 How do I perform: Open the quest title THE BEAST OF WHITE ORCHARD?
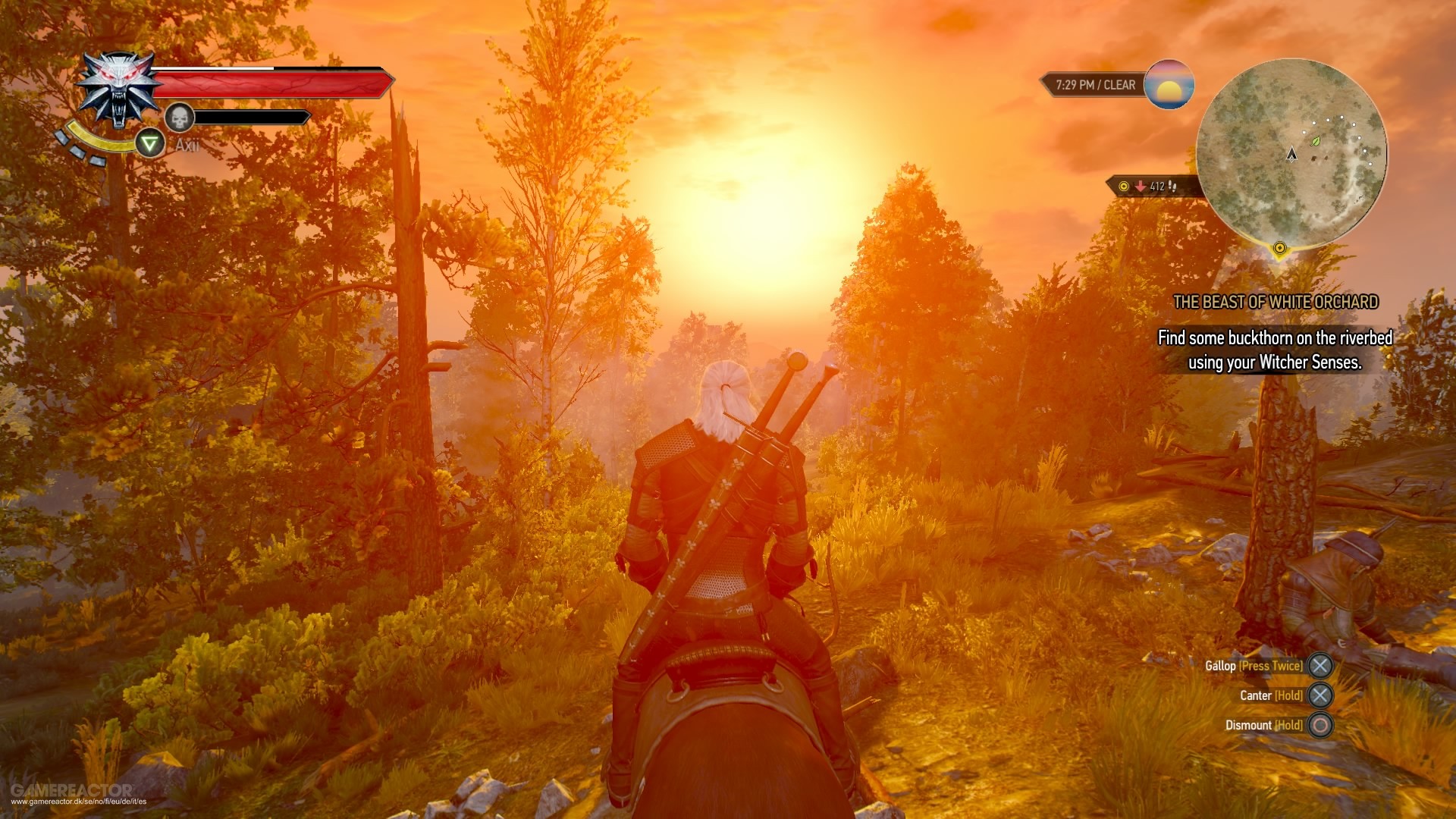(1277, 301)
